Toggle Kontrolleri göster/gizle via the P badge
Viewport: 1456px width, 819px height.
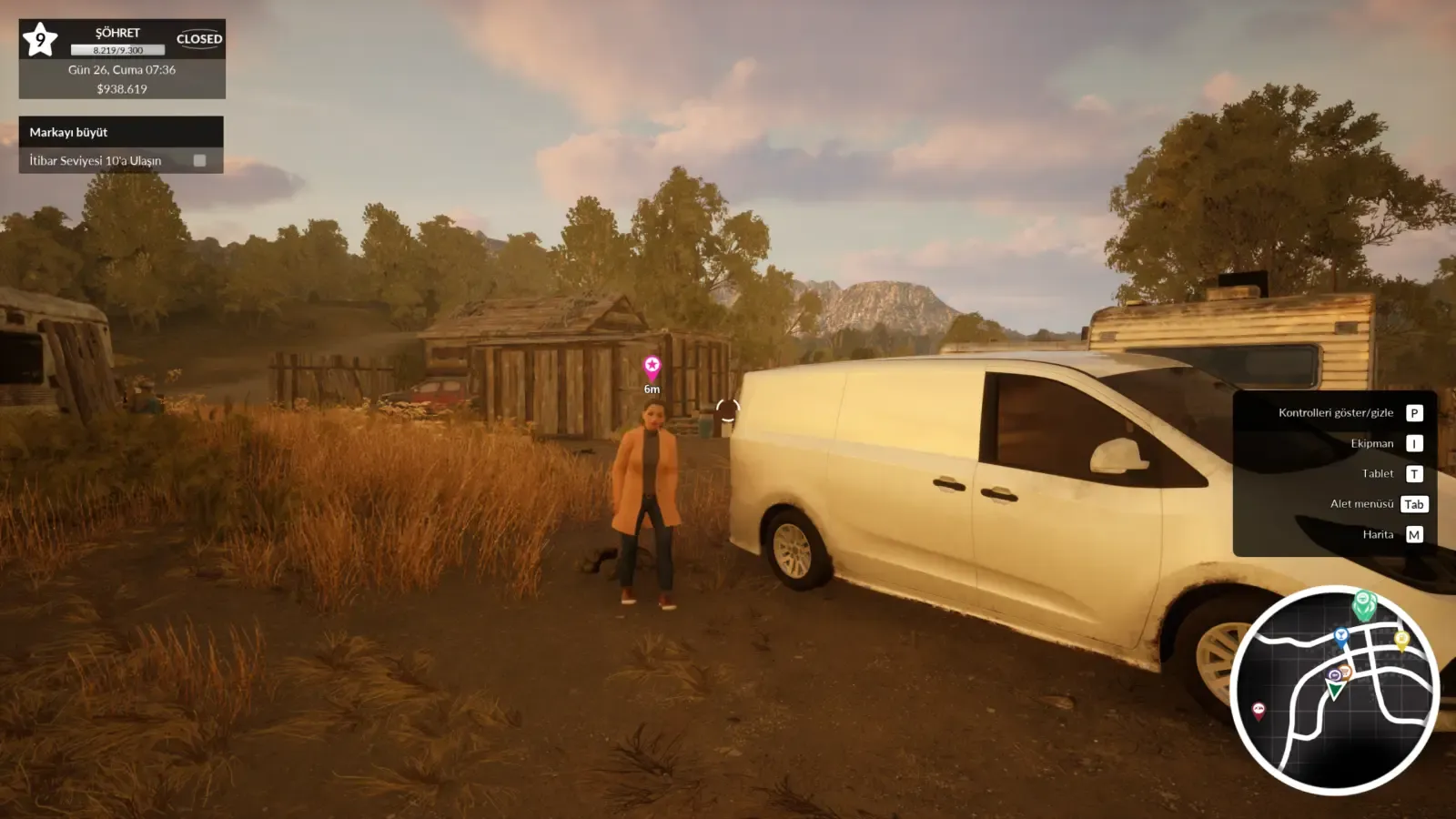[x=1413, y=412]
